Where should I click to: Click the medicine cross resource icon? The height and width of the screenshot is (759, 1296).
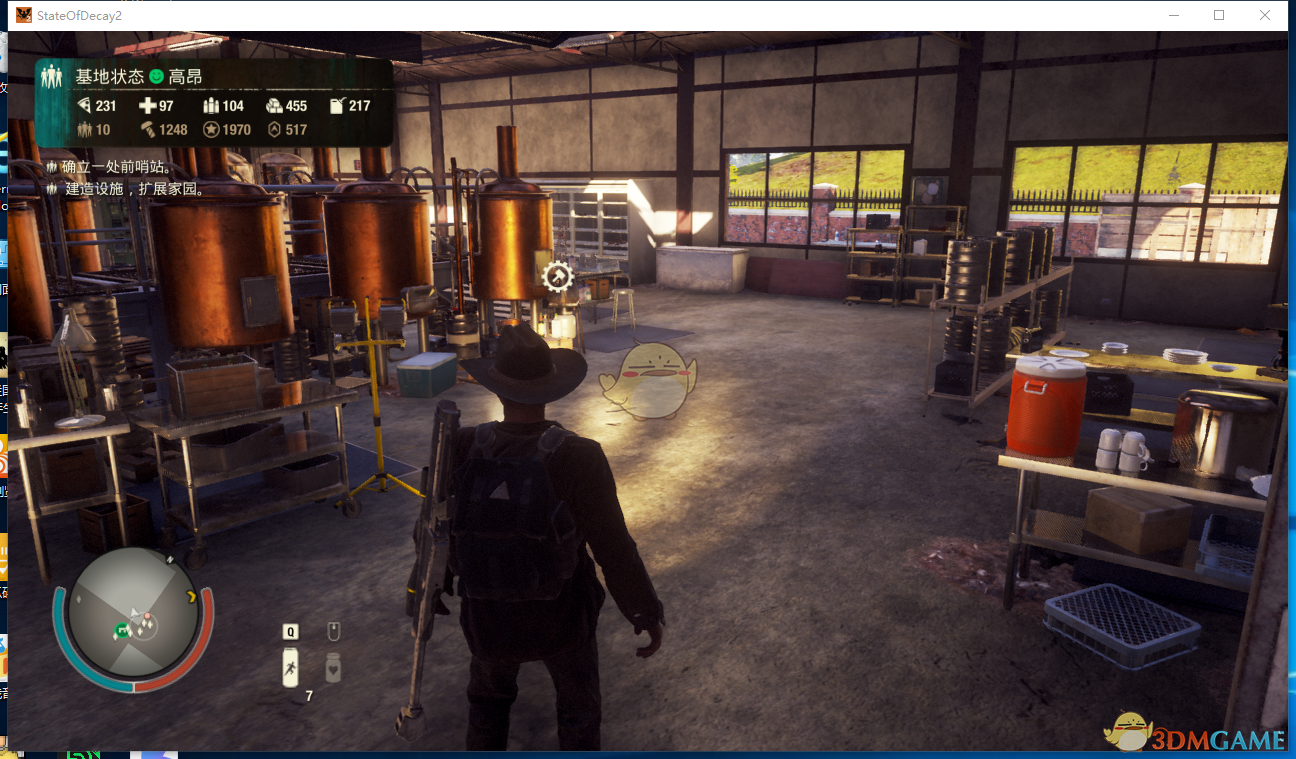click(147, 106)
